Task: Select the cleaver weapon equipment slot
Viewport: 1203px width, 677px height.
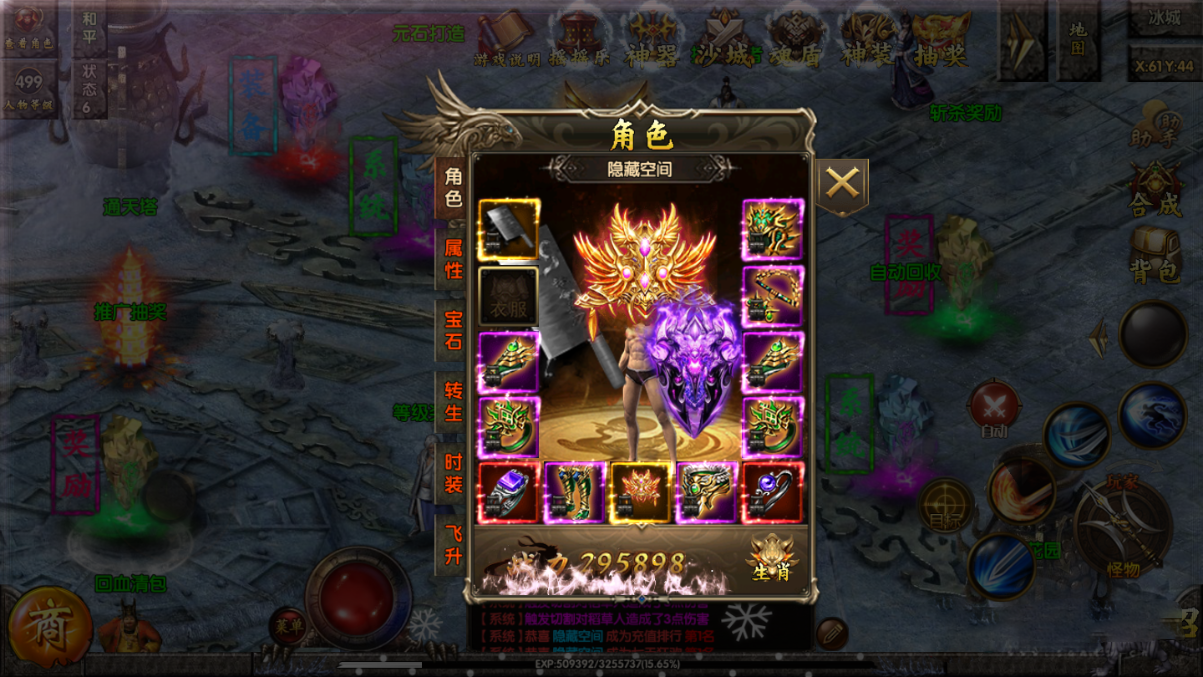Action: (x=509, y=229)
